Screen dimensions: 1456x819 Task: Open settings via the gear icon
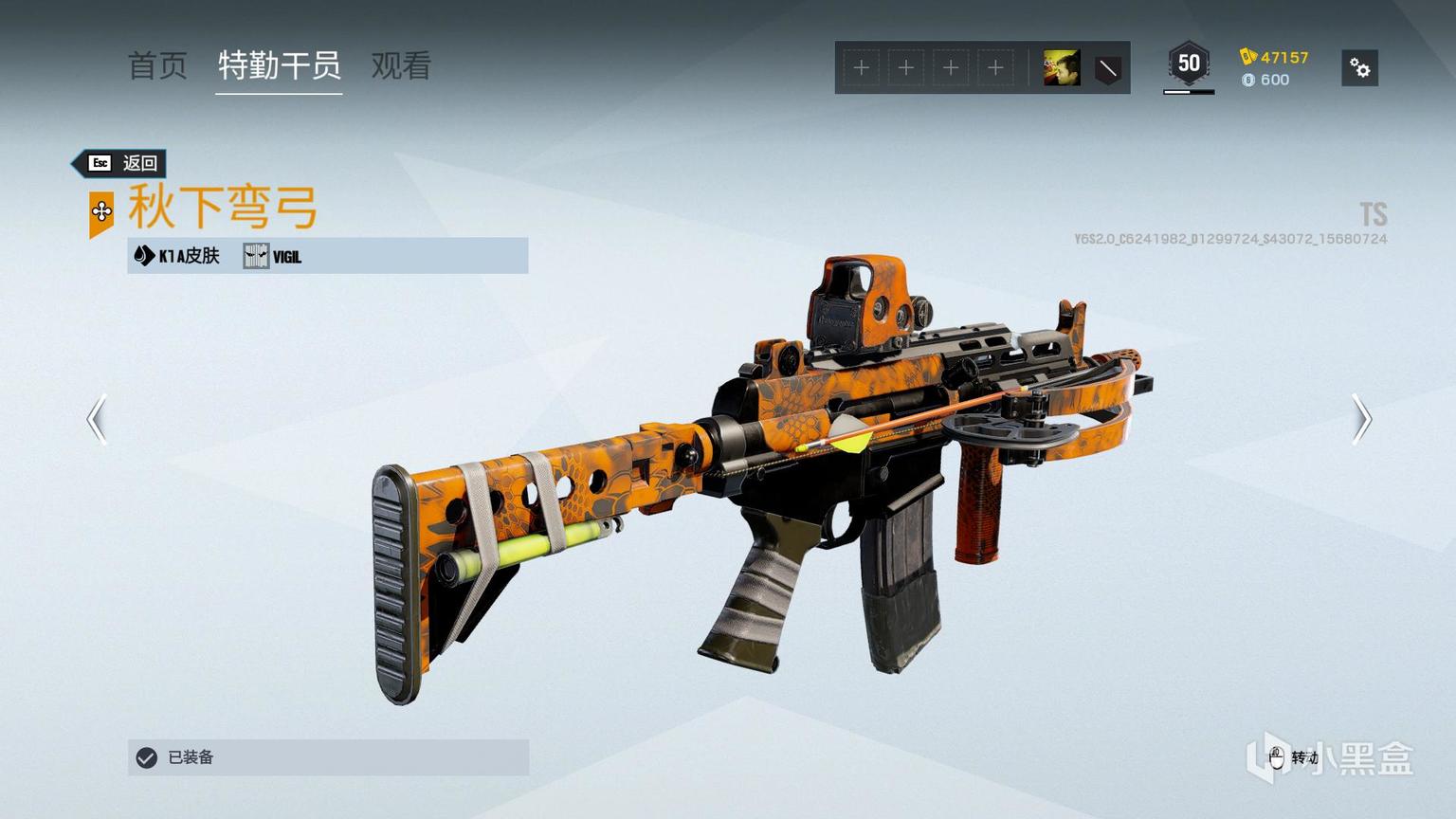[1359, 68]
